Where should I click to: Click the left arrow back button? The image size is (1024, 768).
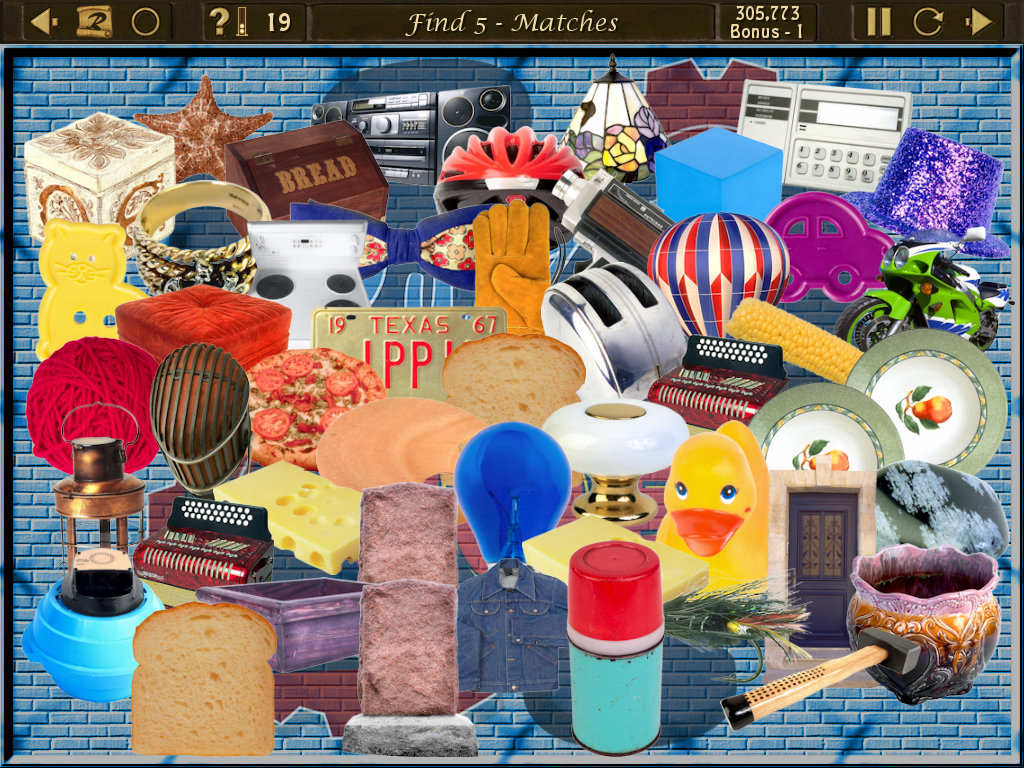(x=43, y=22)
